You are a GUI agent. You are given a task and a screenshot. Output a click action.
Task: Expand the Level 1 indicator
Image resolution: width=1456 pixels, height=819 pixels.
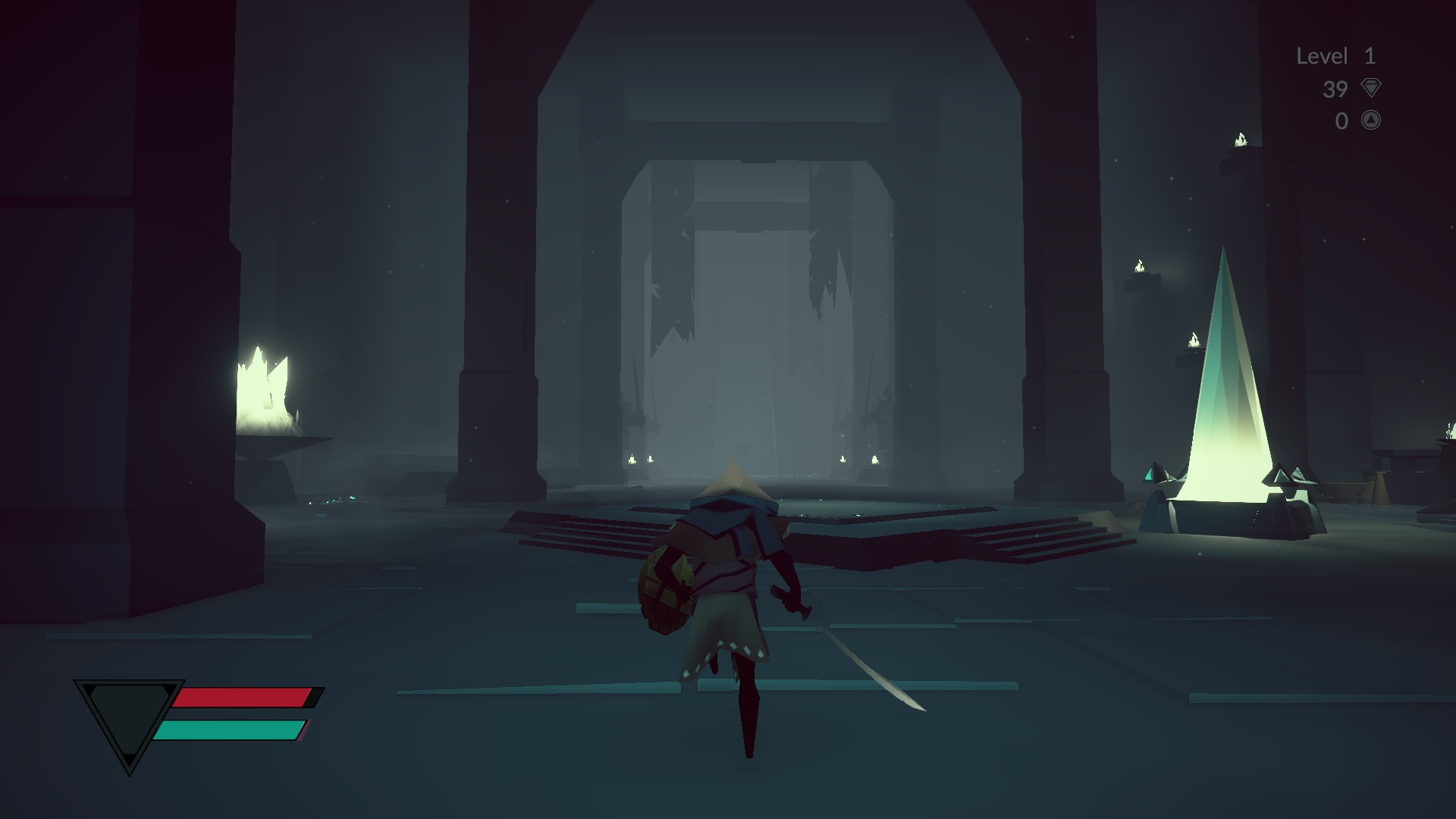(1338, 56)
